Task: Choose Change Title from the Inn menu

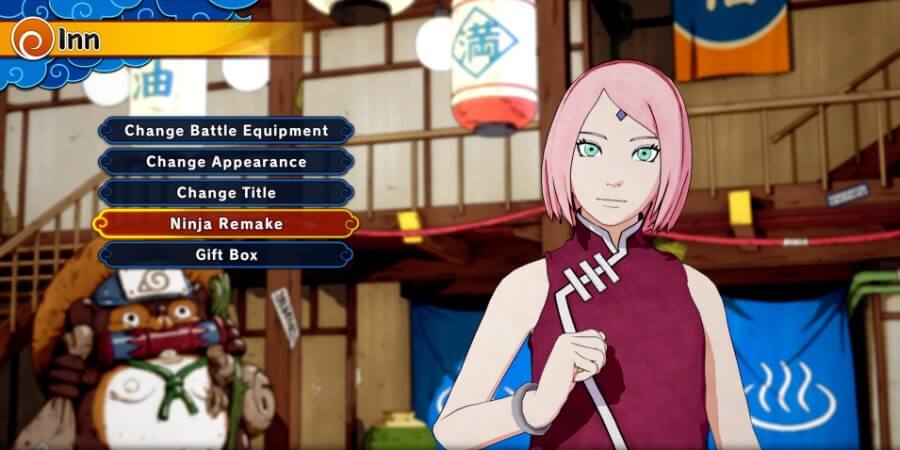Action: click(226, 192)
